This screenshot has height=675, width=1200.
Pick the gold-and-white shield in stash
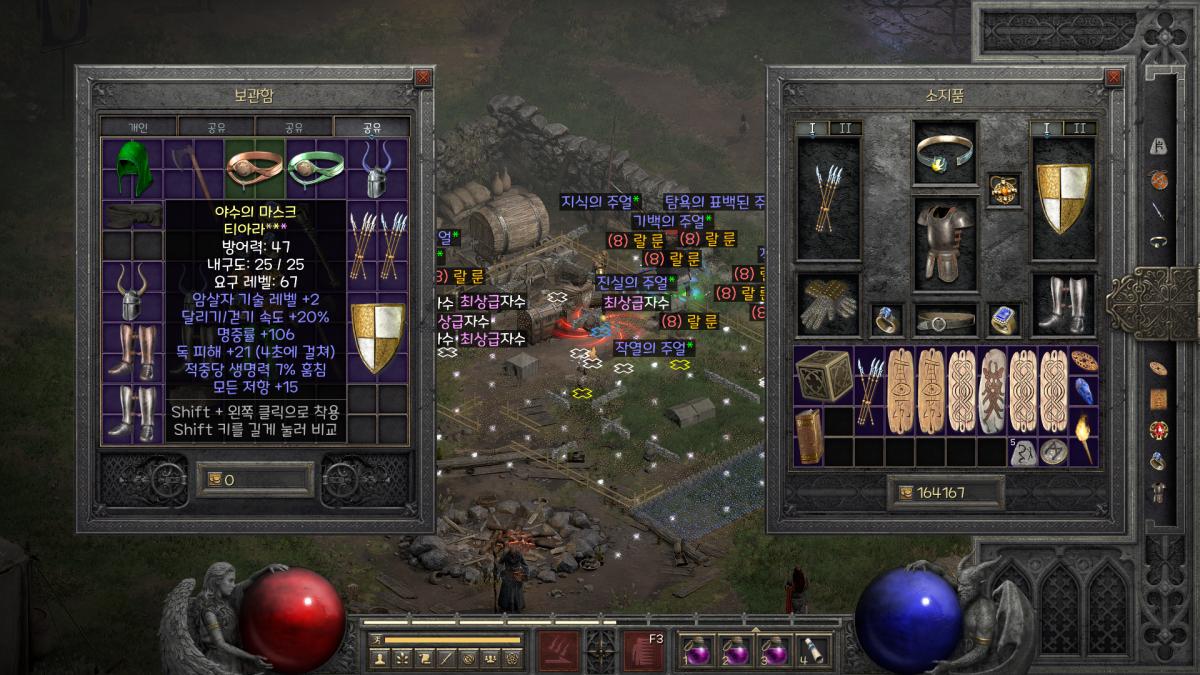[377, 338]
